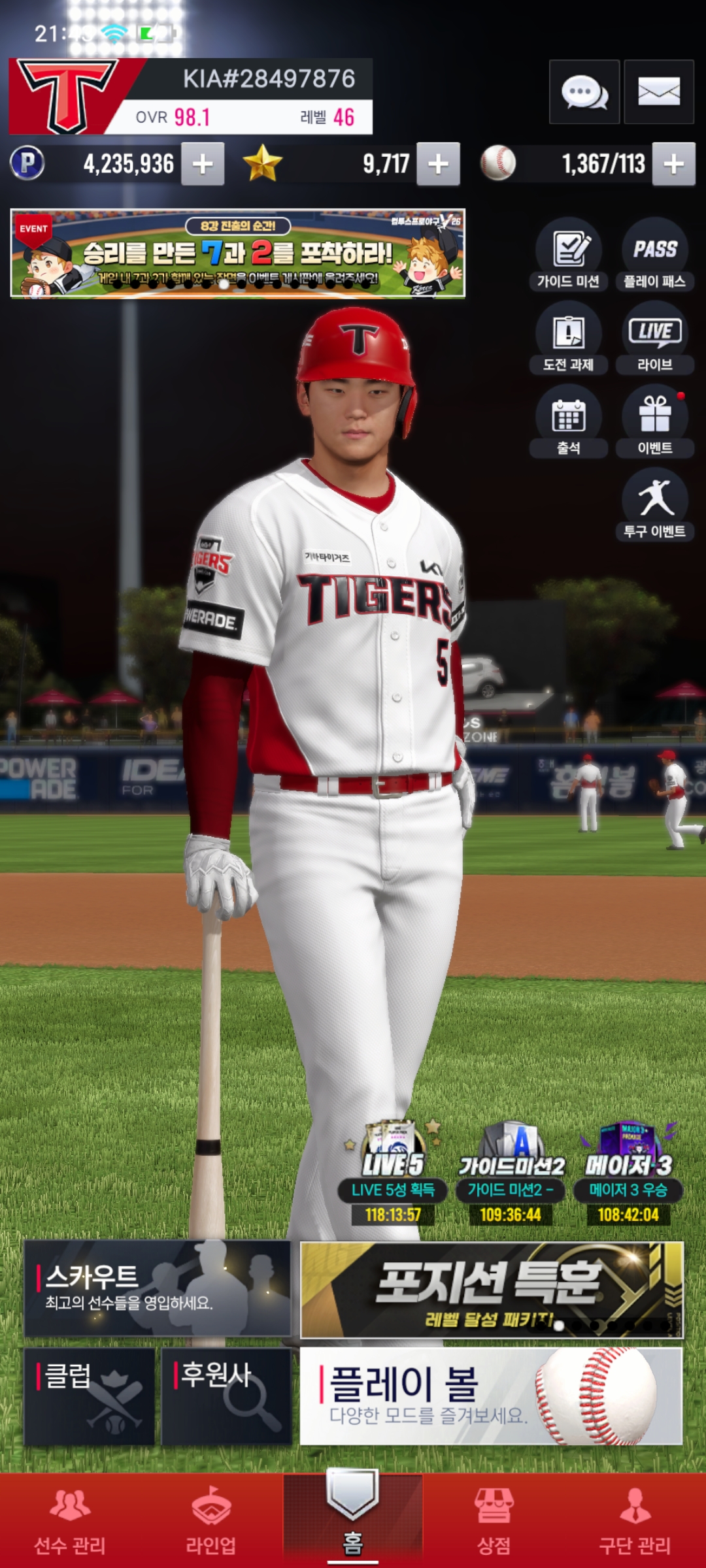
Task: Open the 포지션 특훈 package banner
Action: tap(492, 1290)
